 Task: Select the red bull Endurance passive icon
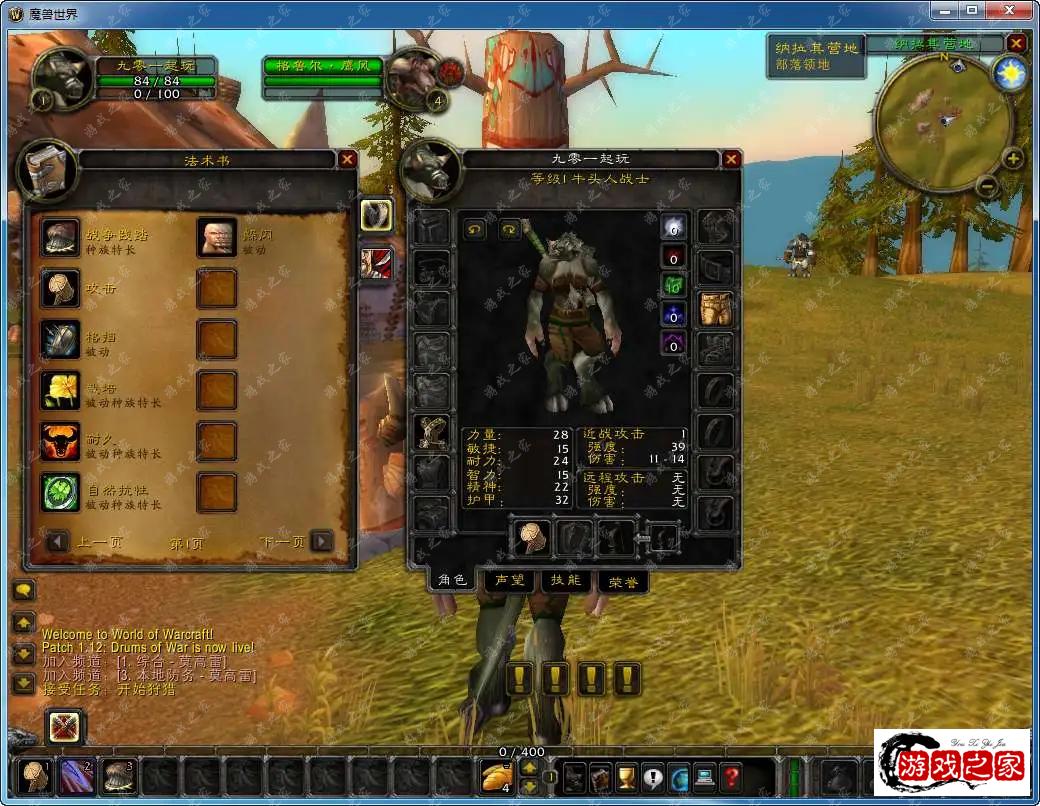[60, 441]
